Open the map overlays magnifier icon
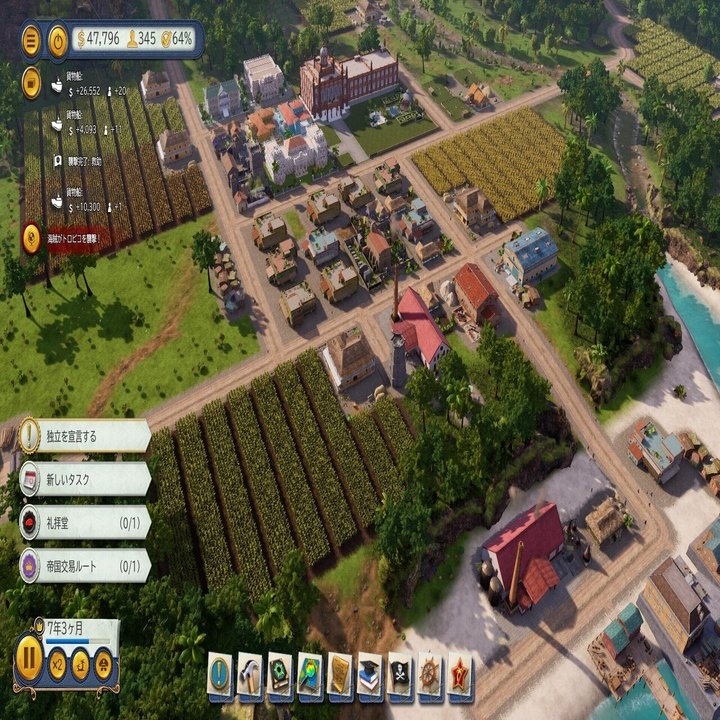 point(310,672)
